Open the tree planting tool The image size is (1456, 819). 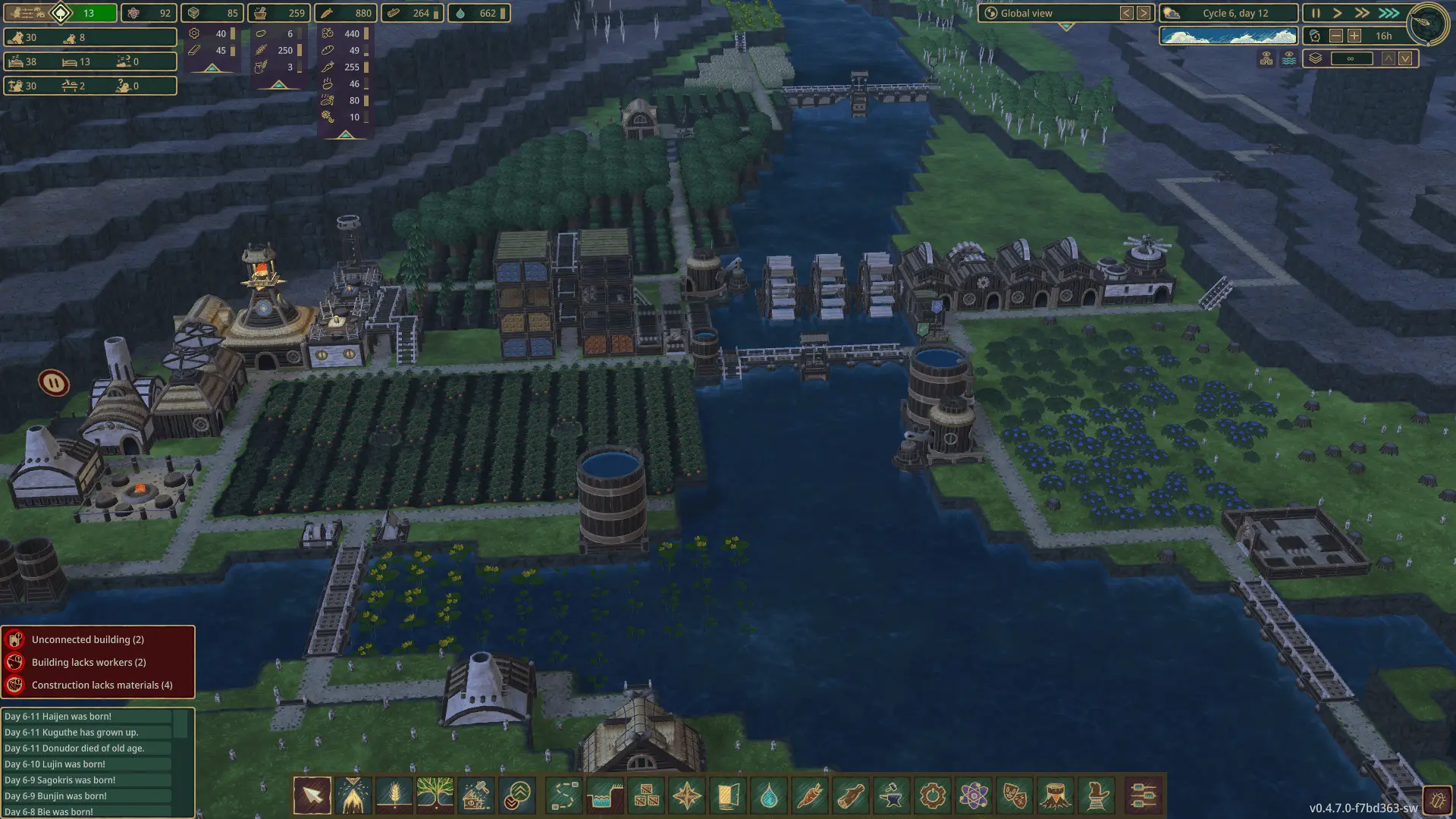[x=435, y=795]
